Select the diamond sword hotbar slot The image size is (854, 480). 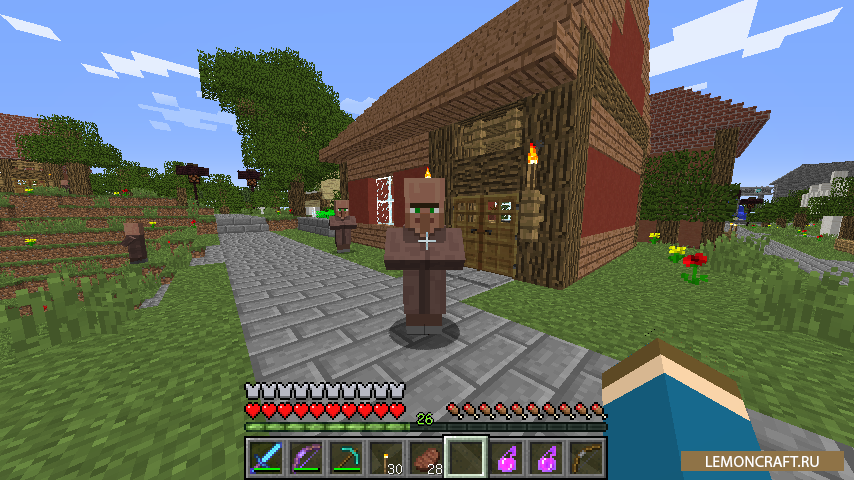[265, 459]
